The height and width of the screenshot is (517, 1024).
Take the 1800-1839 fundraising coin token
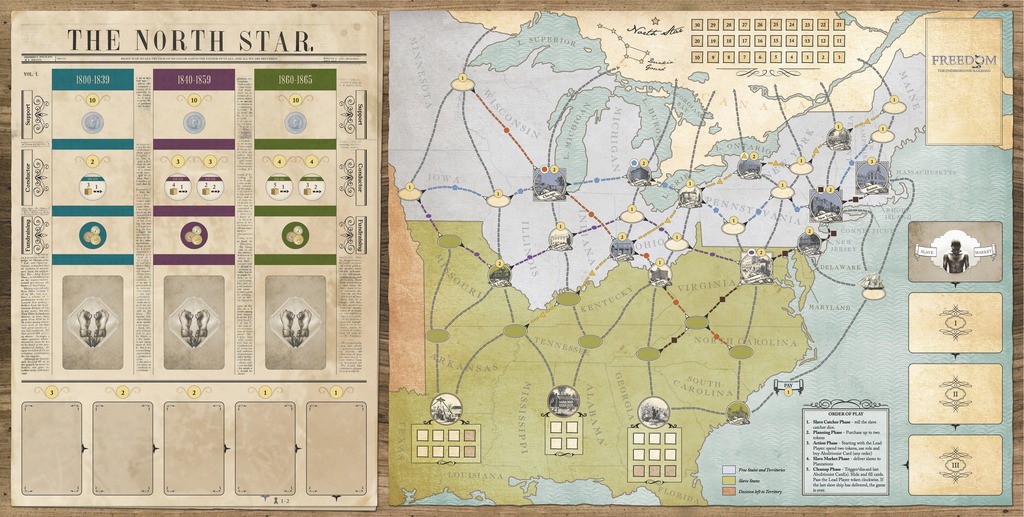point(93,235)
